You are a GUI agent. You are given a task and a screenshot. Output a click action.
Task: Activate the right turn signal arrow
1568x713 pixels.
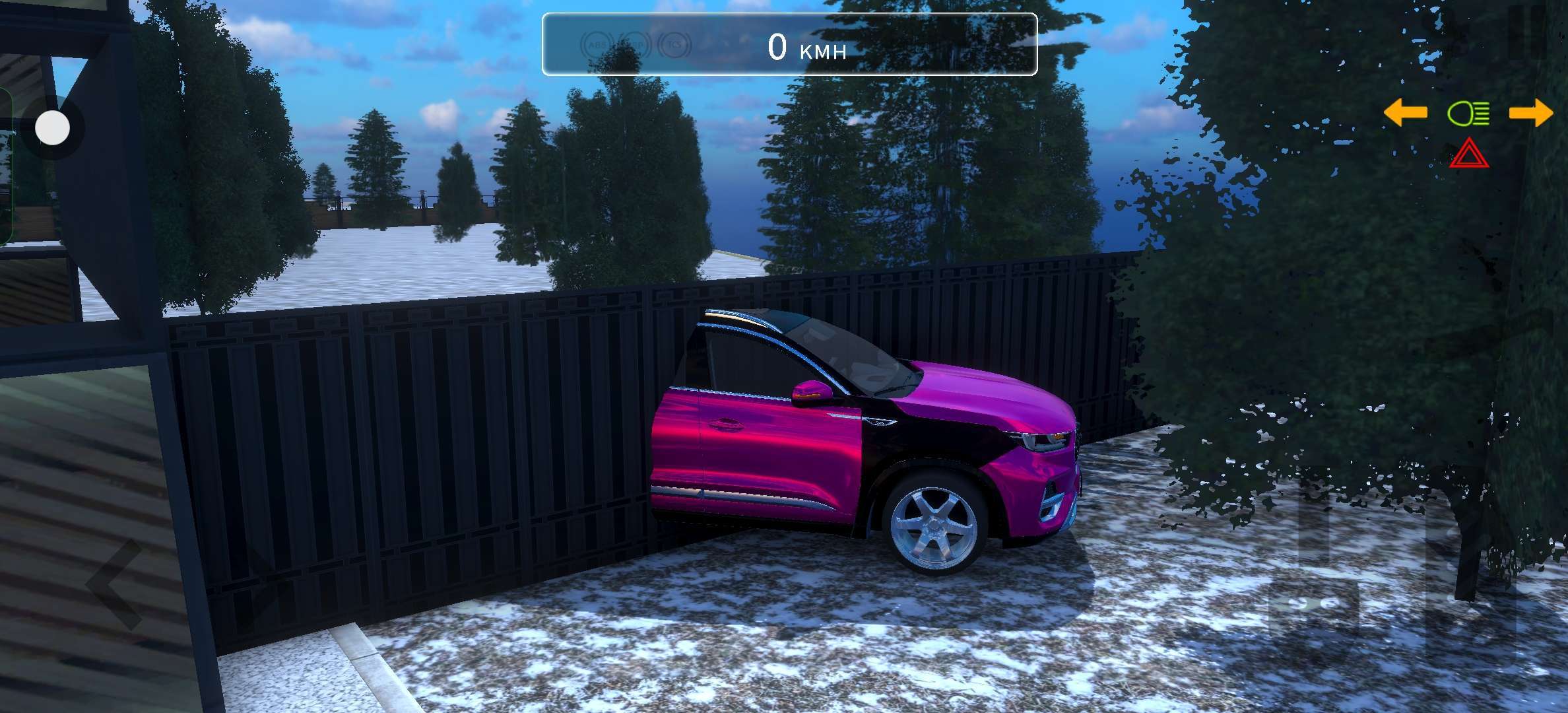tap(1531, 113)
